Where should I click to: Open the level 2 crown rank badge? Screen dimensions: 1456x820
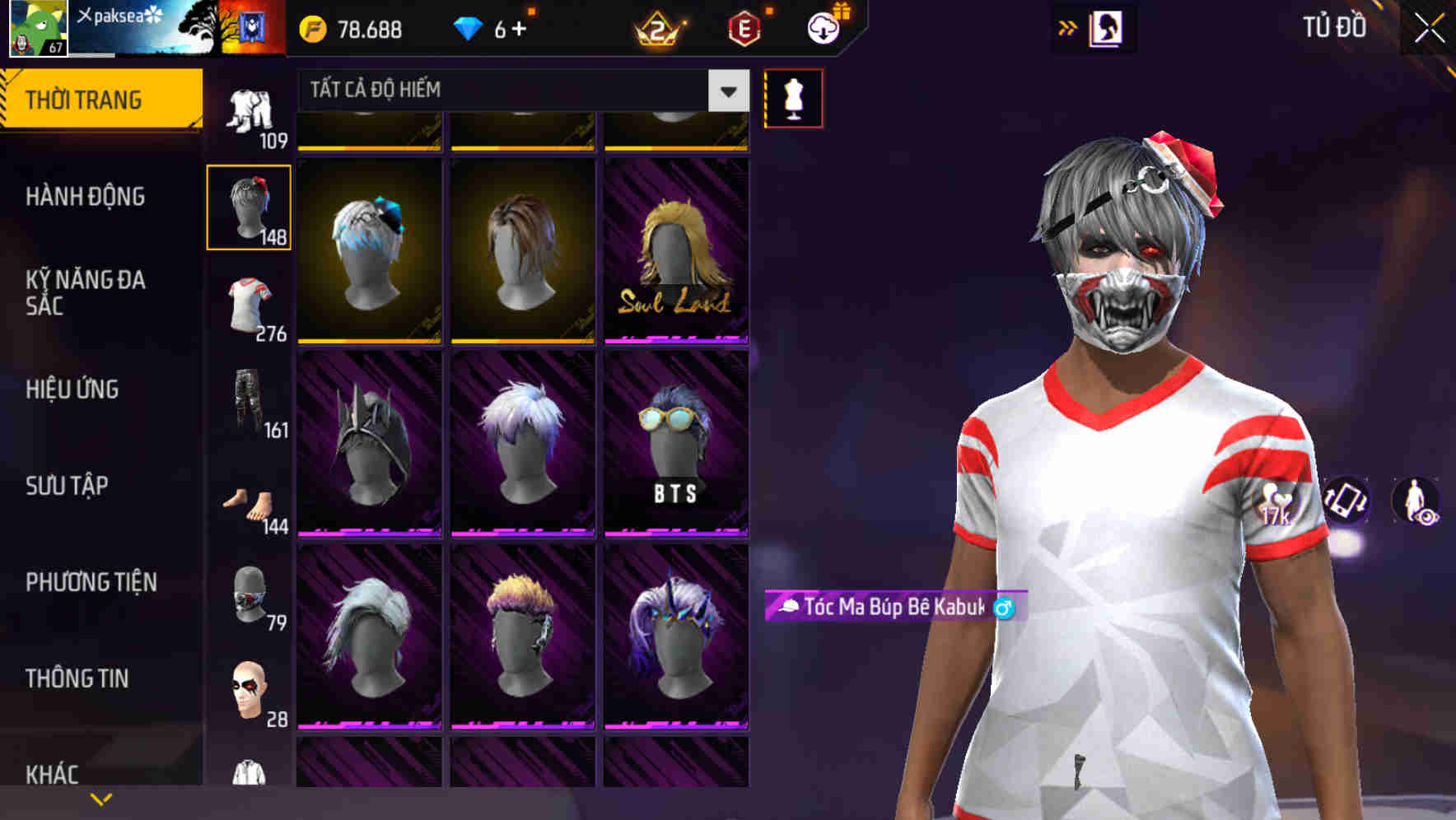click(659, 27)
